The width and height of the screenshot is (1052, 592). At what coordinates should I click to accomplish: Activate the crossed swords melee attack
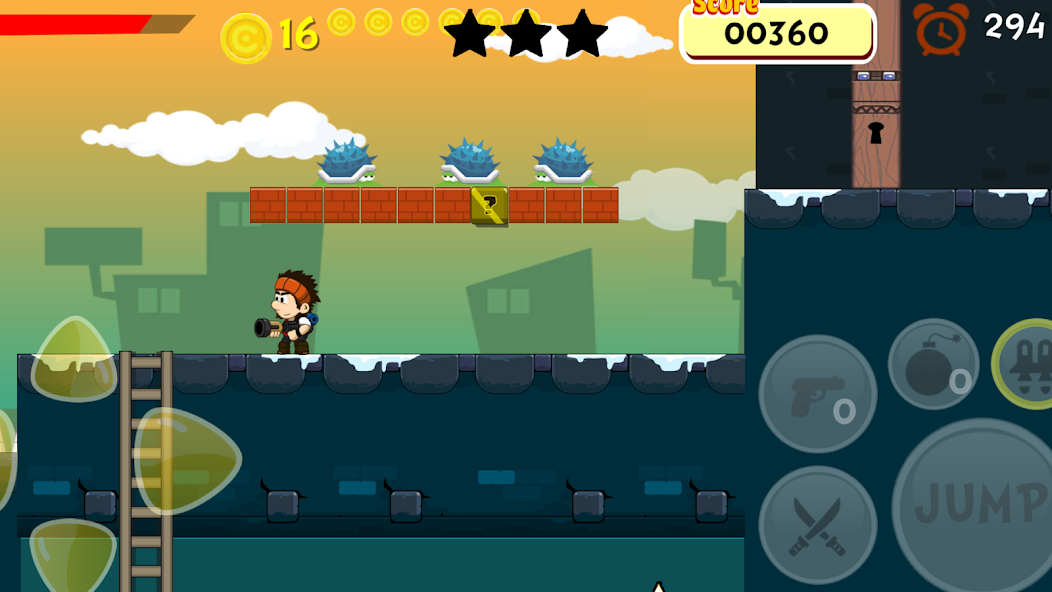point(817,525)
